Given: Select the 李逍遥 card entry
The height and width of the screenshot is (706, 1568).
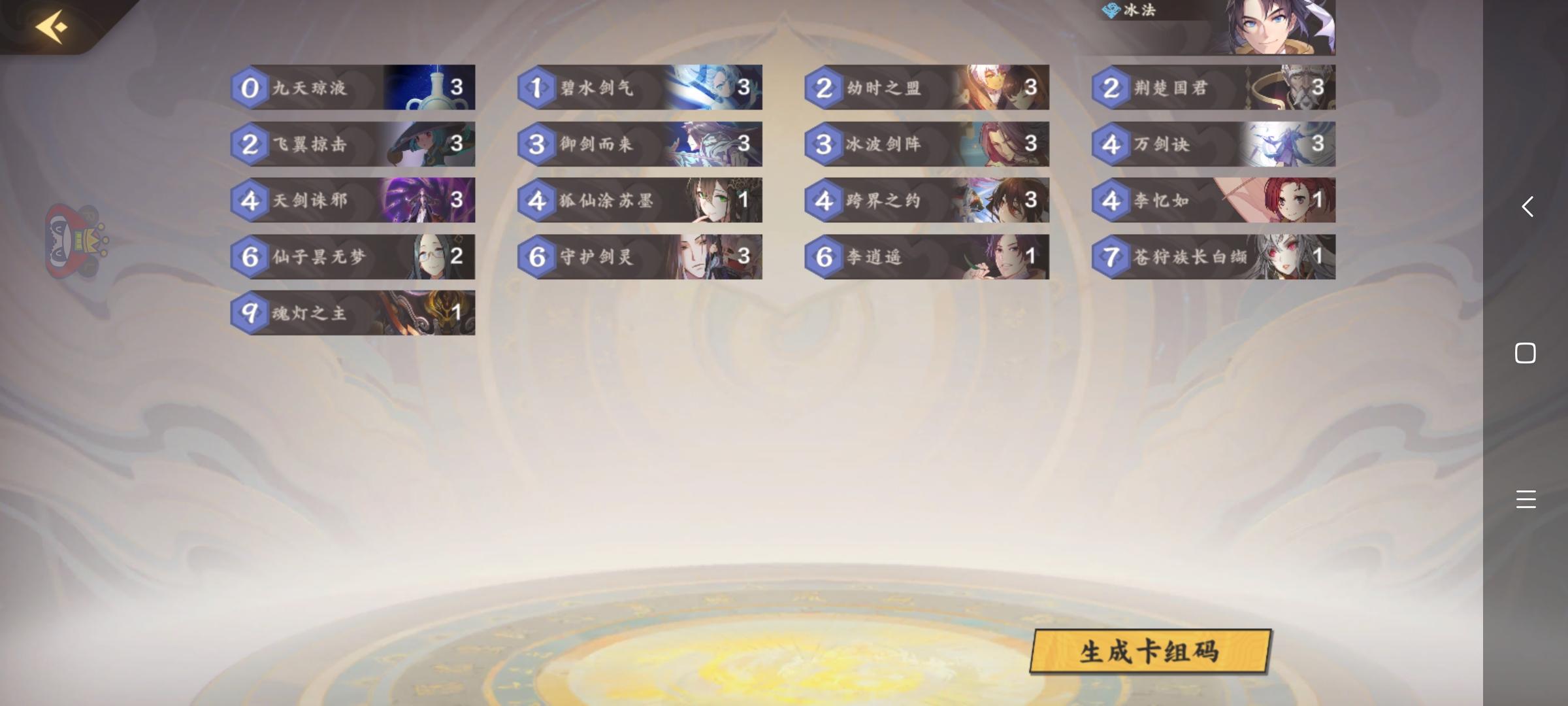Looking at the screenshot, I should click(928, 257).
